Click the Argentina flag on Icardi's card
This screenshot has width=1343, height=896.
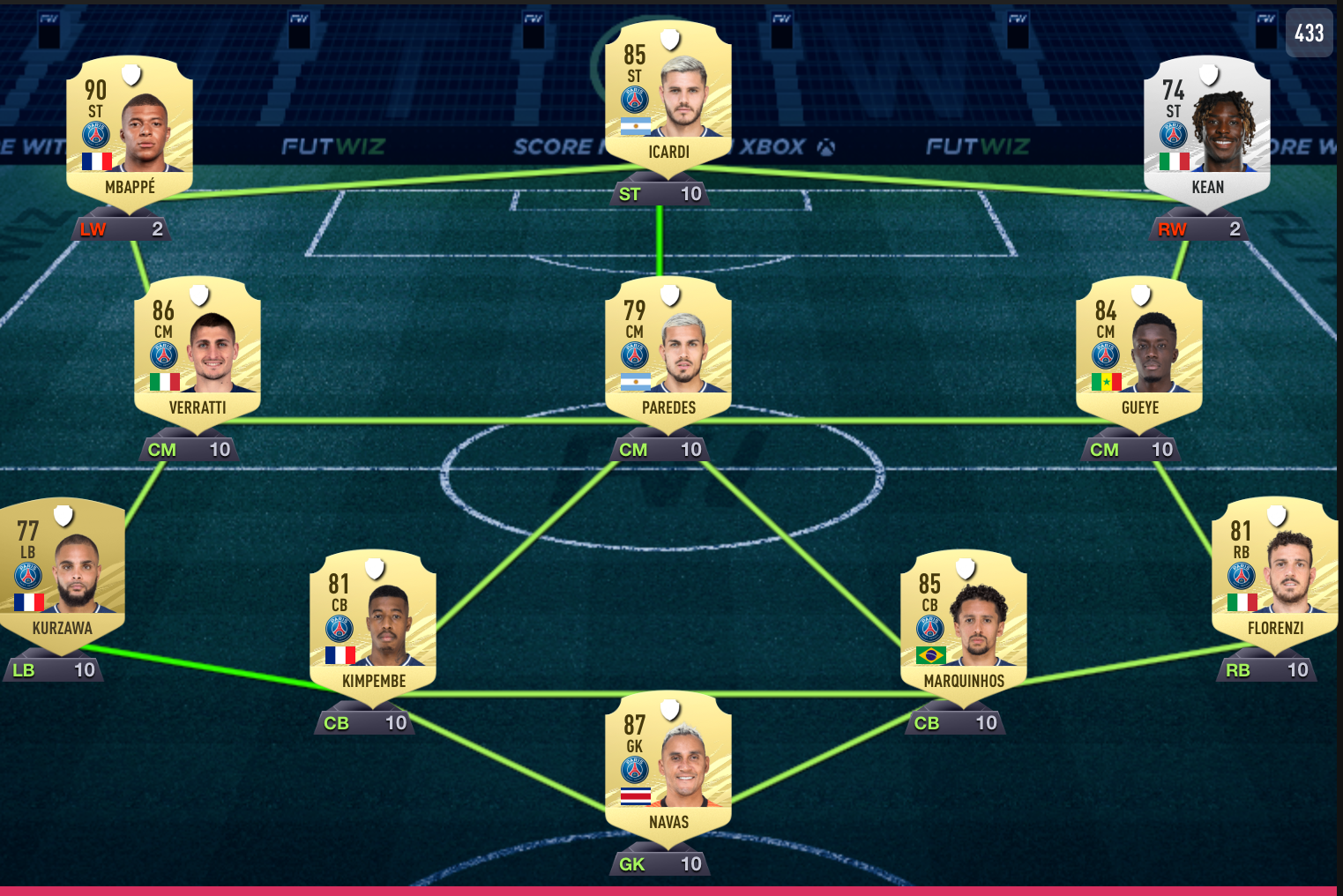pos(634,126)
